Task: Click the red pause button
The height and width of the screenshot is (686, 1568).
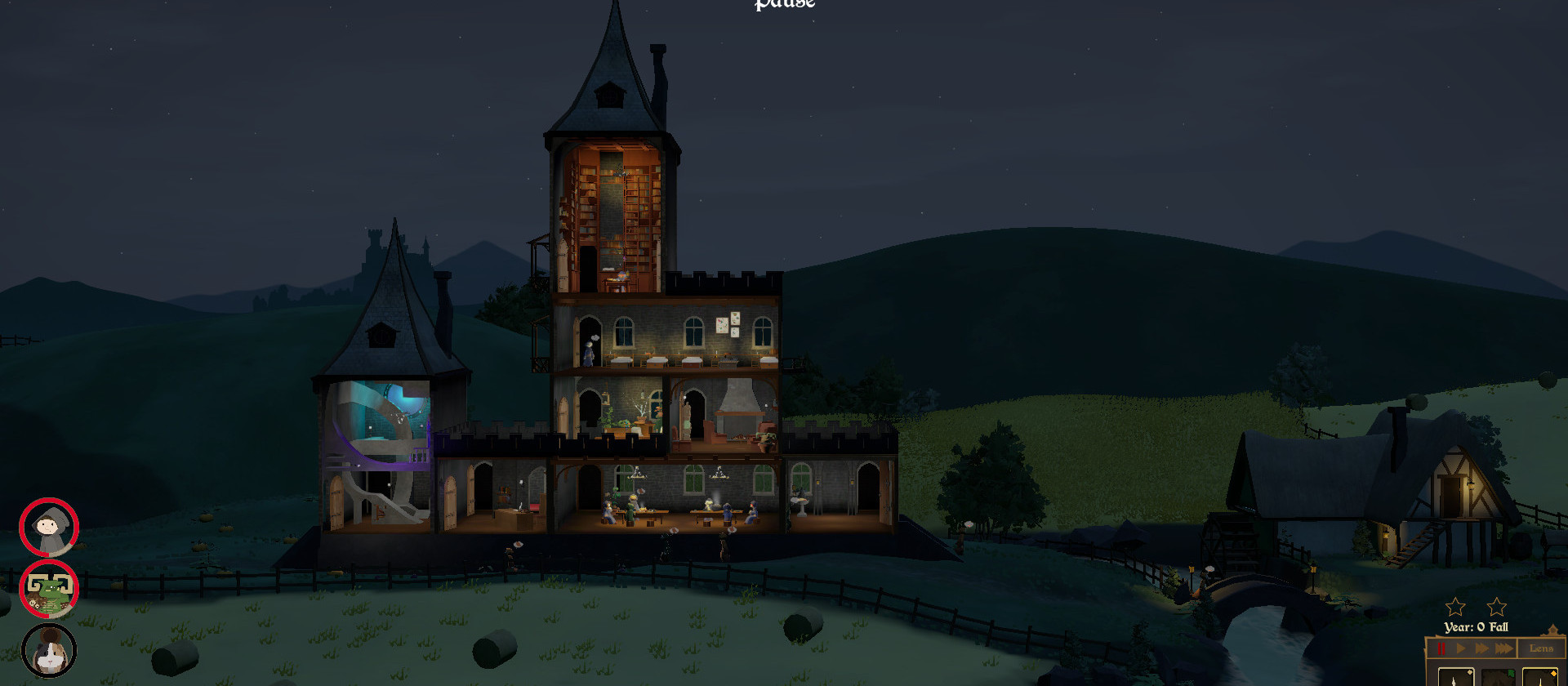Action: point(1441,649)
